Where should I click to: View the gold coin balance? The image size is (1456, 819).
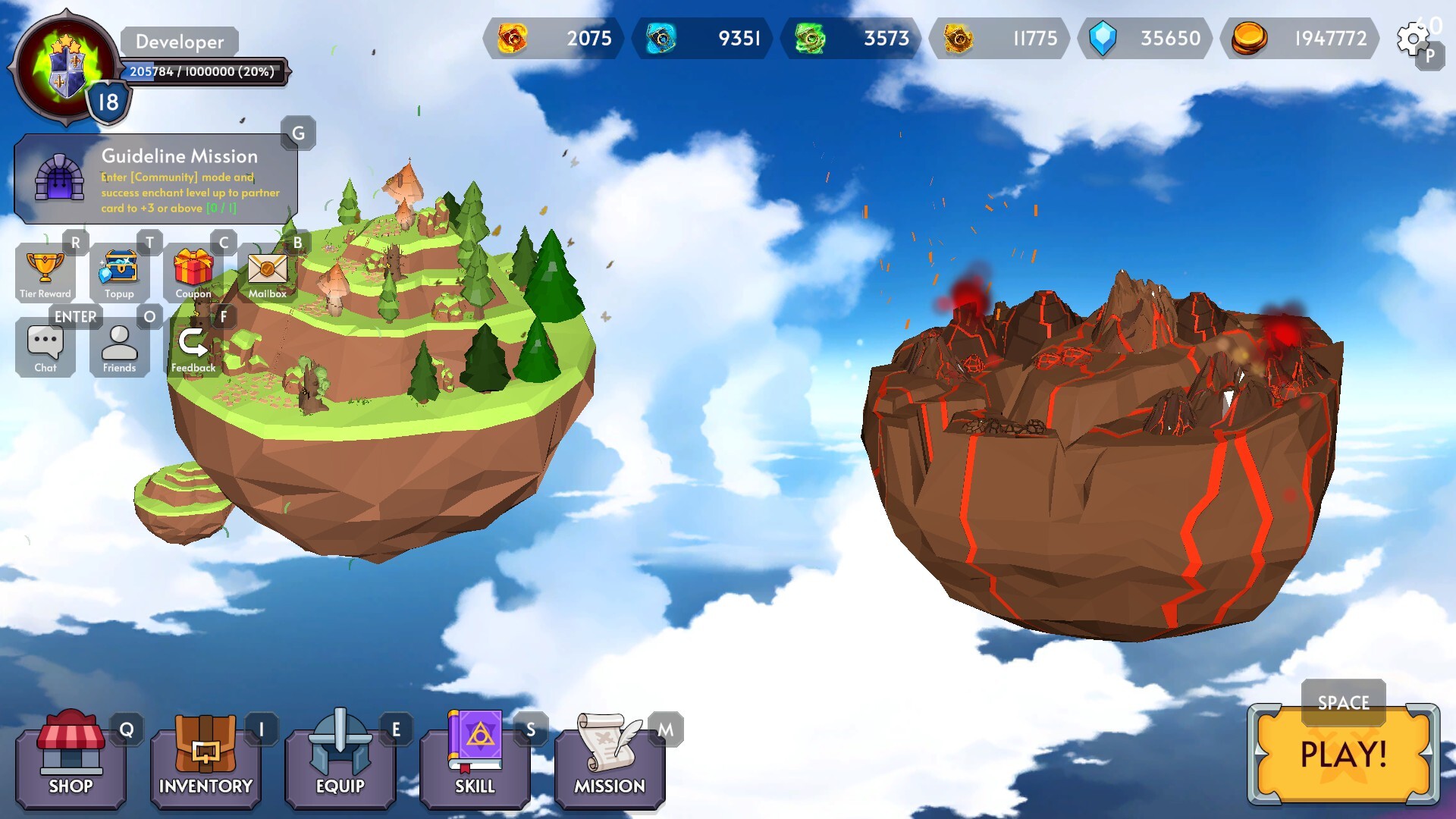(x=1298, y=39)
